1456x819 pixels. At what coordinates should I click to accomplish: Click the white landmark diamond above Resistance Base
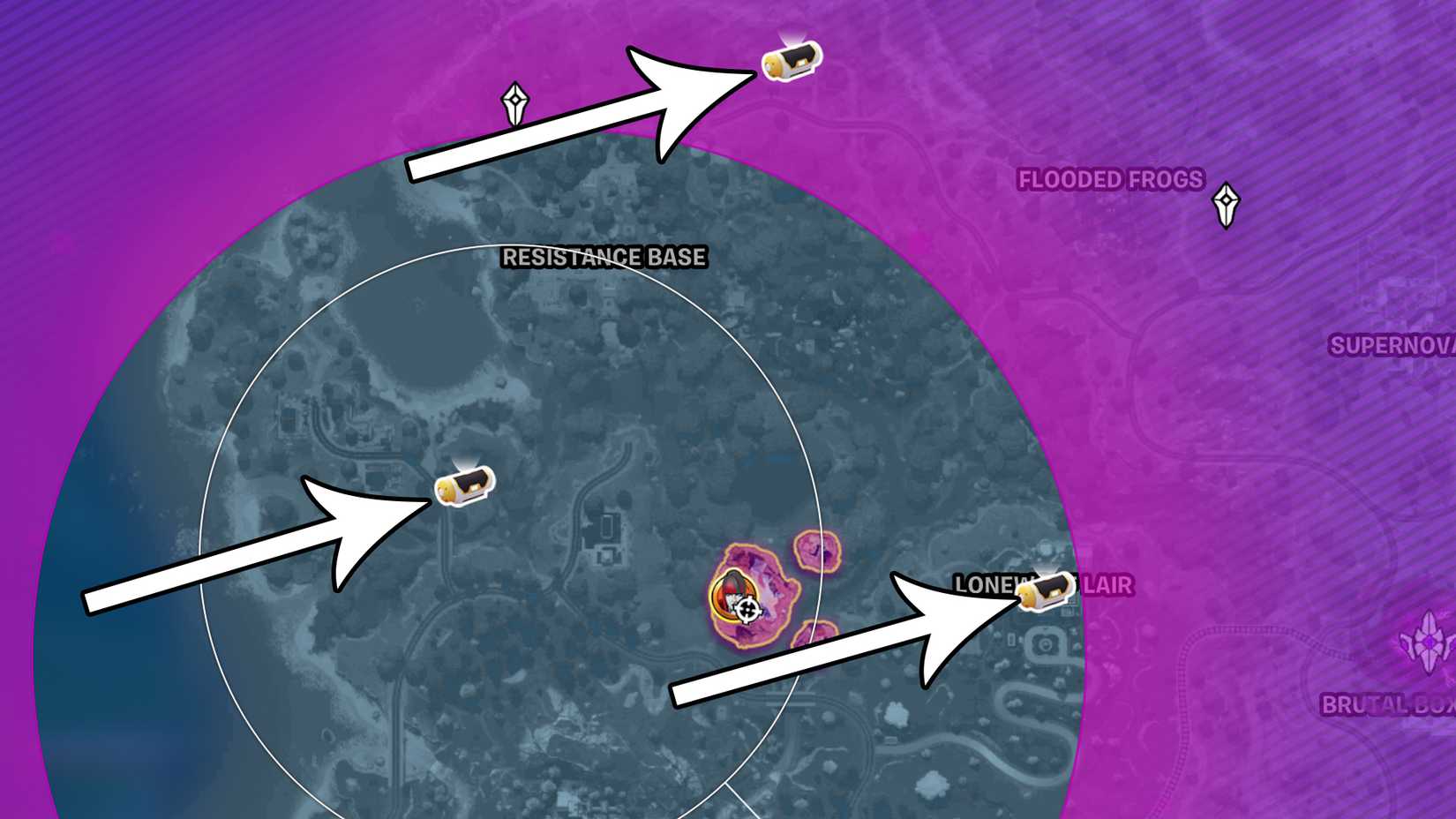[x=516, y=100]
